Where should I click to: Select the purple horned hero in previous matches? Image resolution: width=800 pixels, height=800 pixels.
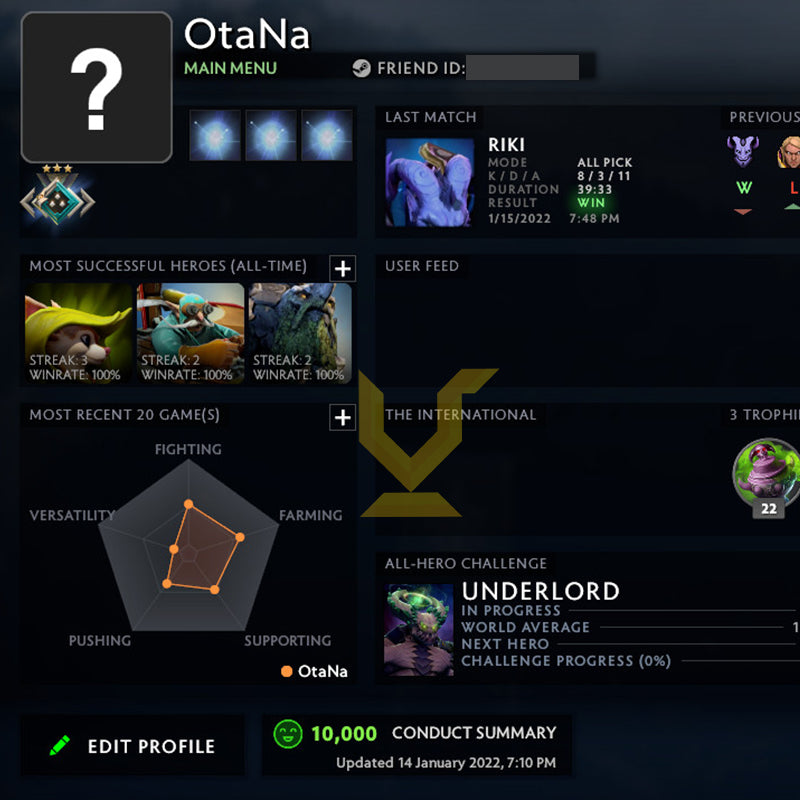tap(742, 152)
